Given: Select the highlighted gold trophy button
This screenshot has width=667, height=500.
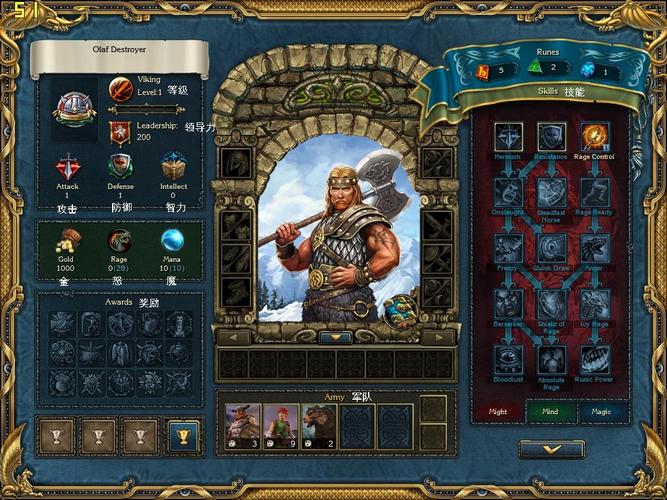Looking at the screenshot, I should click(x=184, y=436).
